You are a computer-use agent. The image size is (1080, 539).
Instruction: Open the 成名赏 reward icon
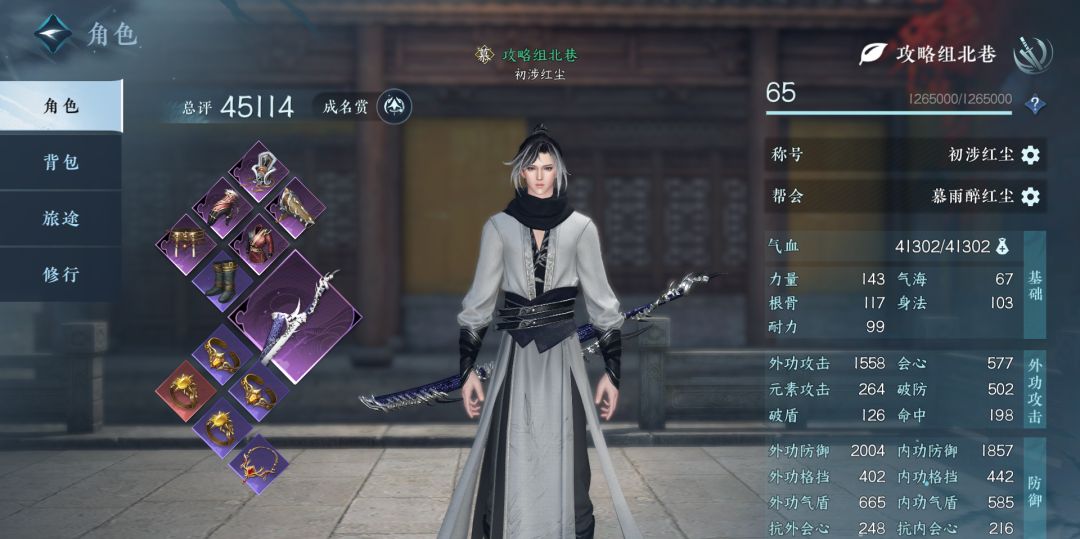[394, 107]
